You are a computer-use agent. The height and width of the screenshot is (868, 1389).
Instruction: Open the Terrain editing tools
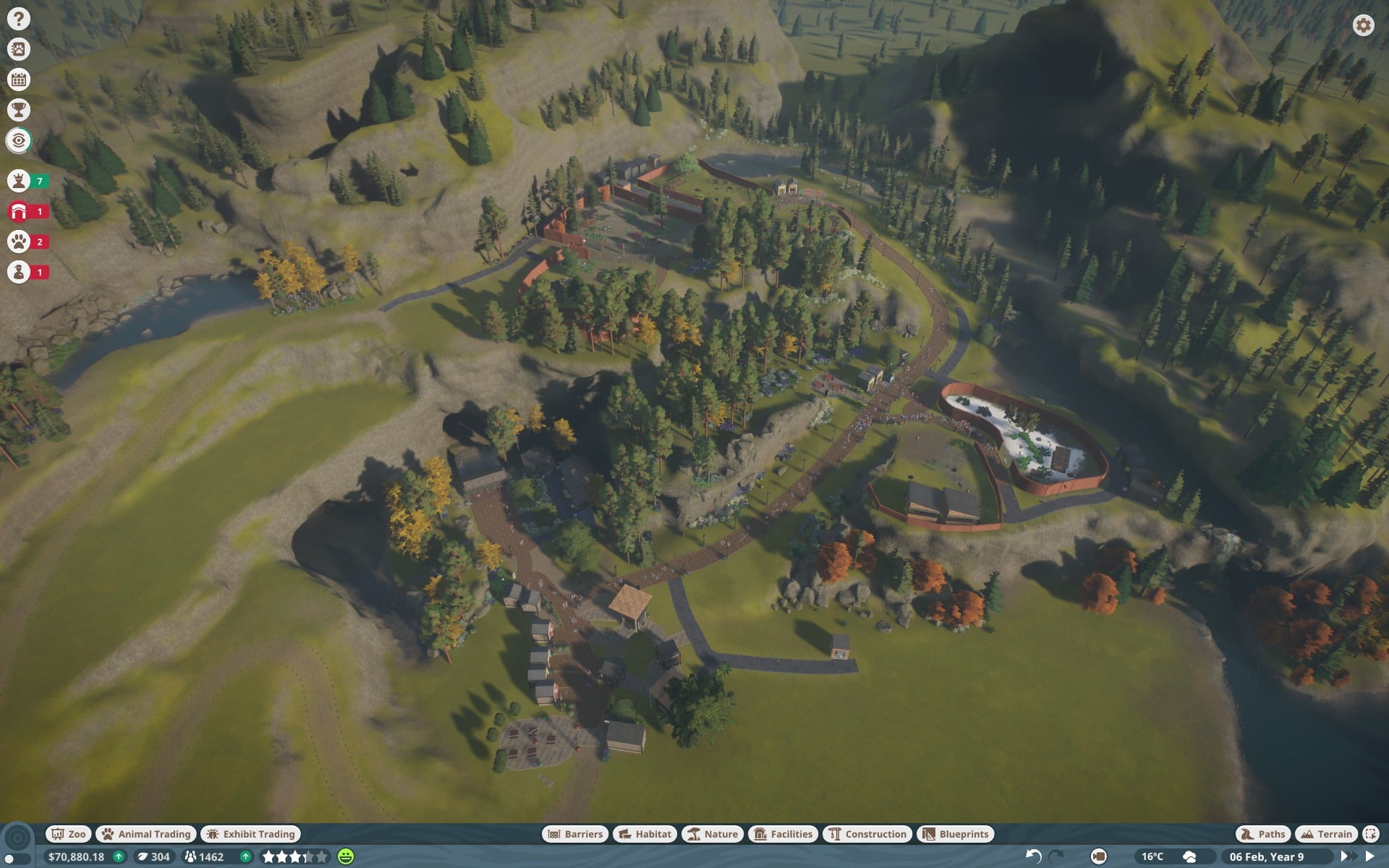(x=1326, y=834)
